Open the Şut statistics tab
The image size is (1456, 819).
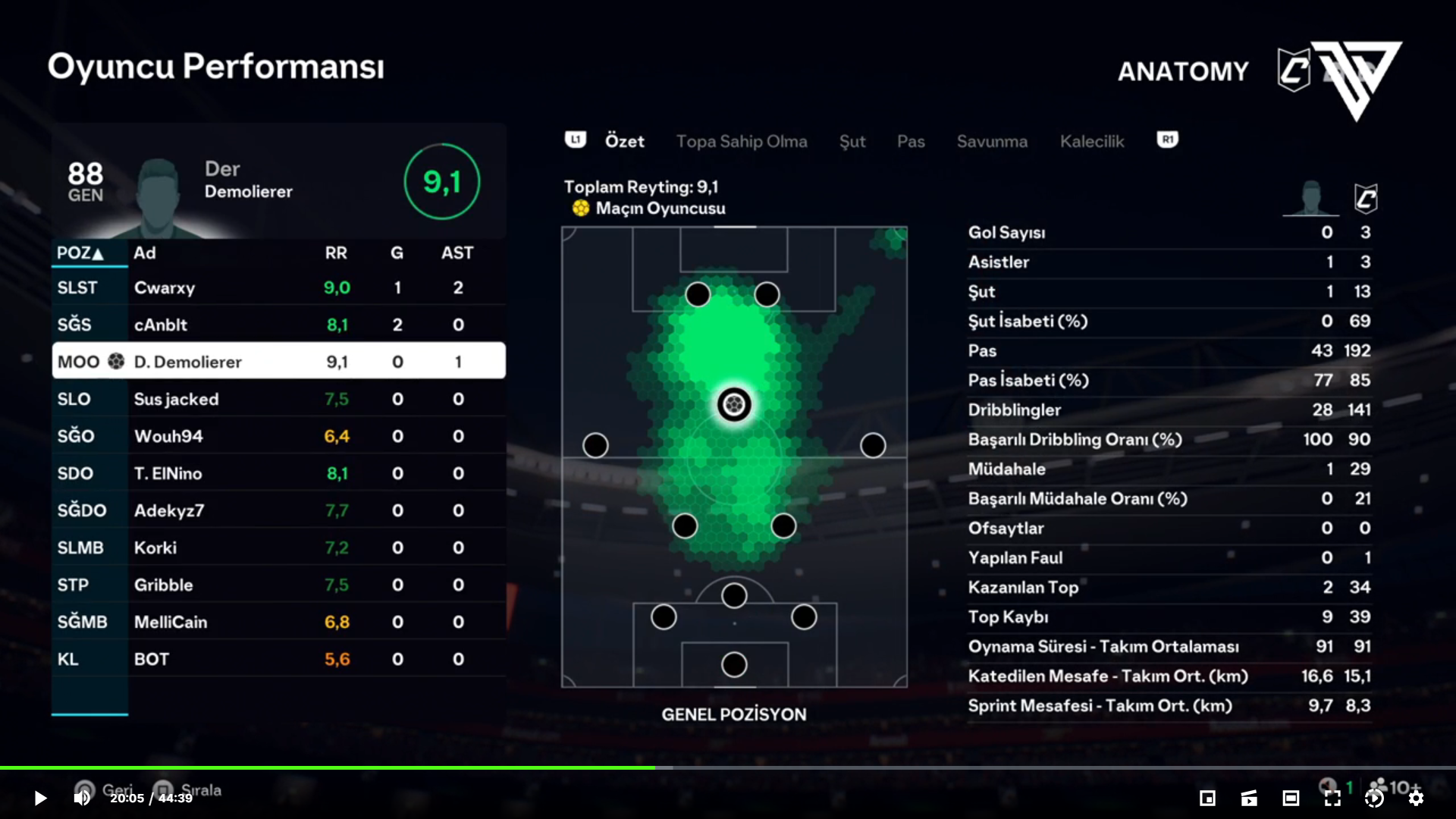pos(852,142)
